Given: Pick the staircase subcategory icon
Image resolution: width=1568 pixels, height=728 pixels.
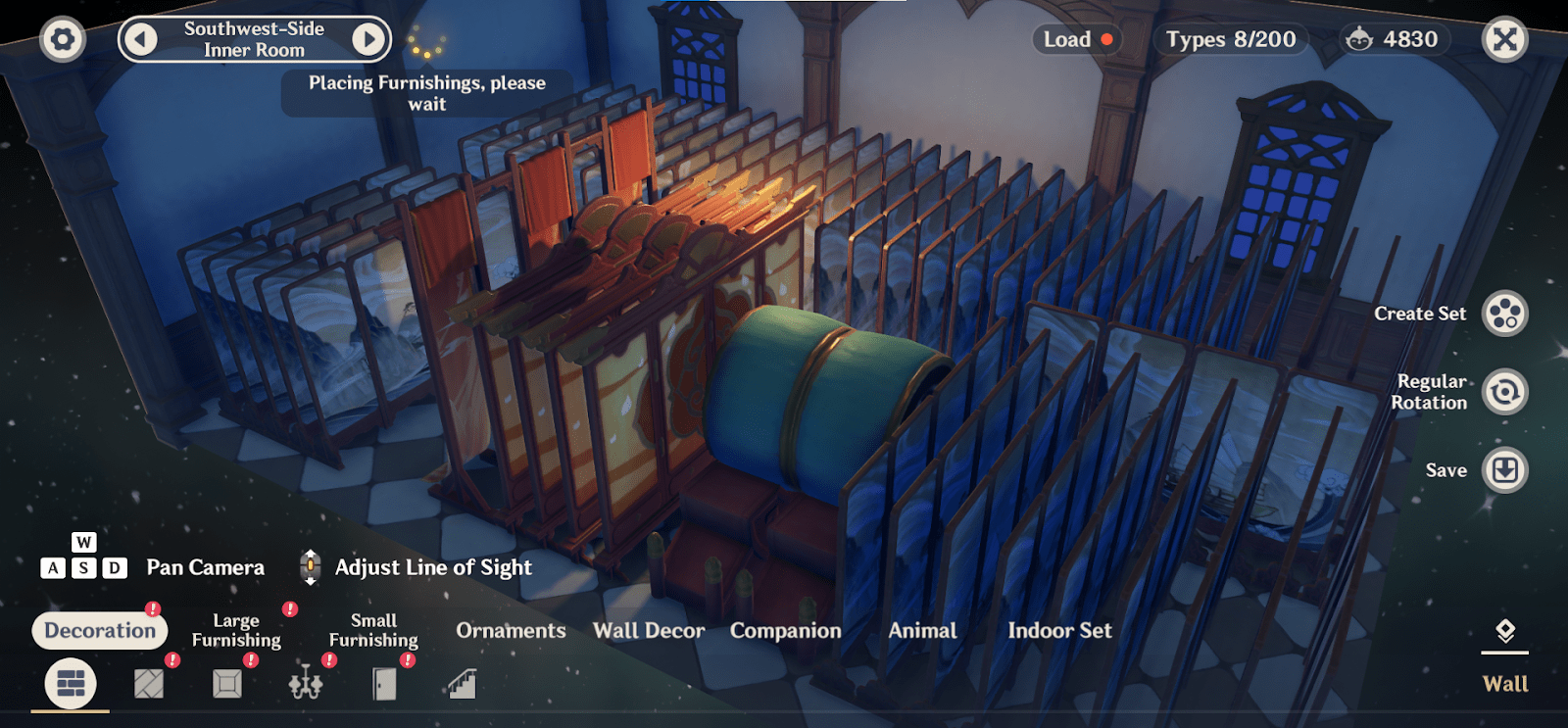Looking at the screenshot, I should 462,683.
